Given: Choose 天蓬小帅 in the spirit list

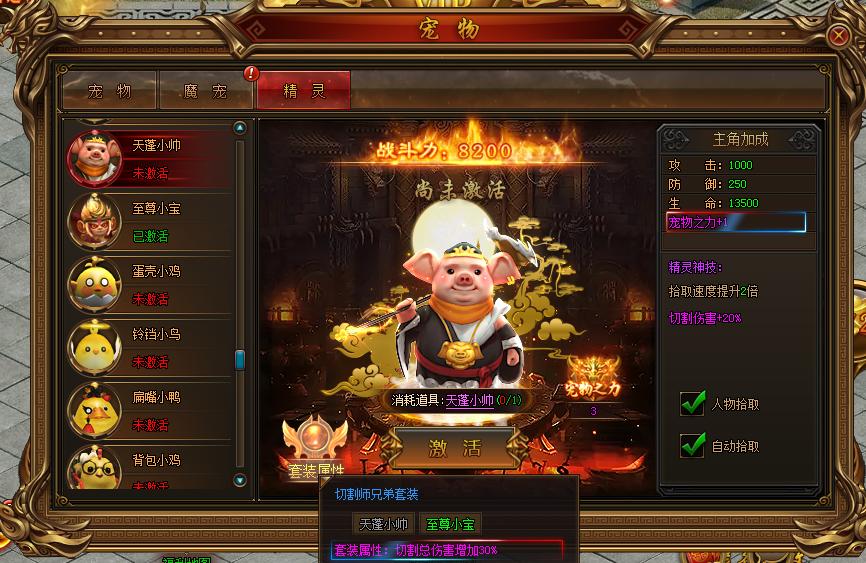Looking at the screenshot, I should point(150,158).
